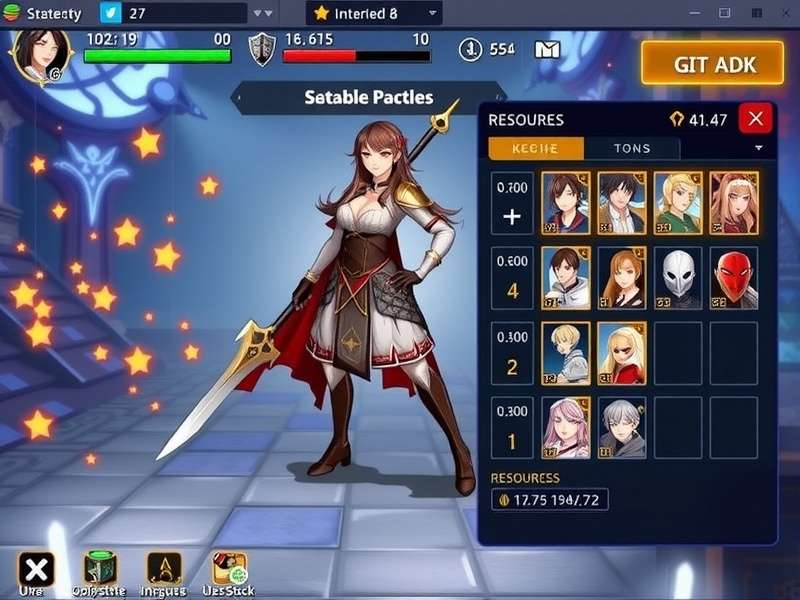Click the orange GIT ADK button

tap(714, 64)
